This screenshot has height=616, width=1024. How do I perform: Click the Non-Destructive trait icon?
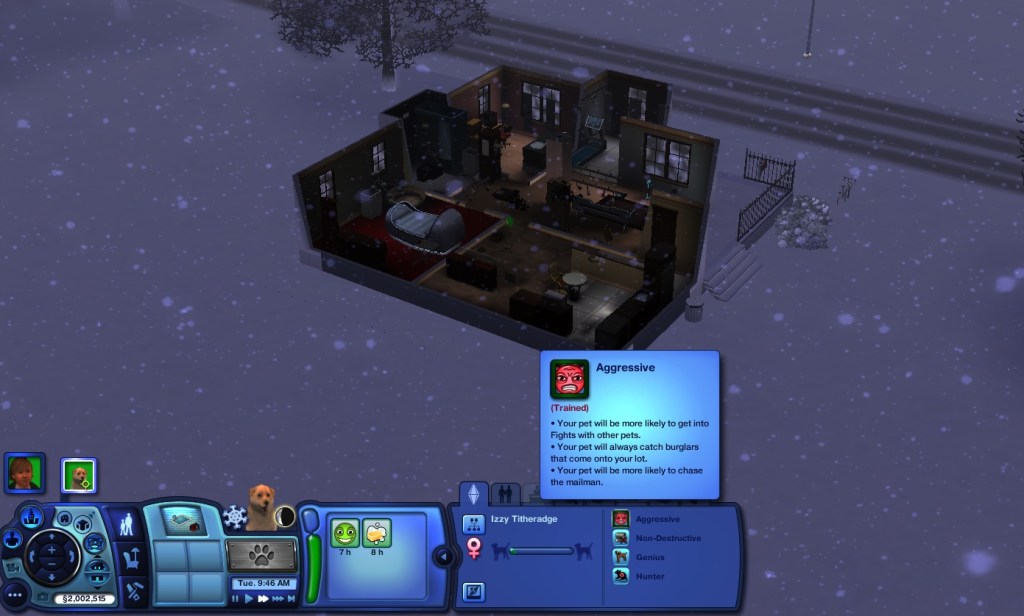[621, 538]
